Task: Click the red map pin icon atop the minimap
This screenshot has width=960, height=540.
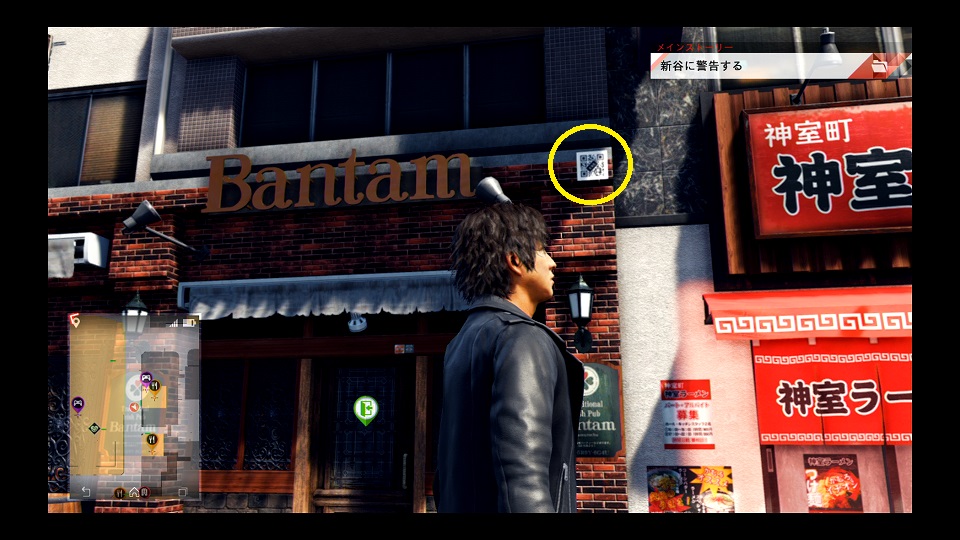Action: [x=74, y=319]
